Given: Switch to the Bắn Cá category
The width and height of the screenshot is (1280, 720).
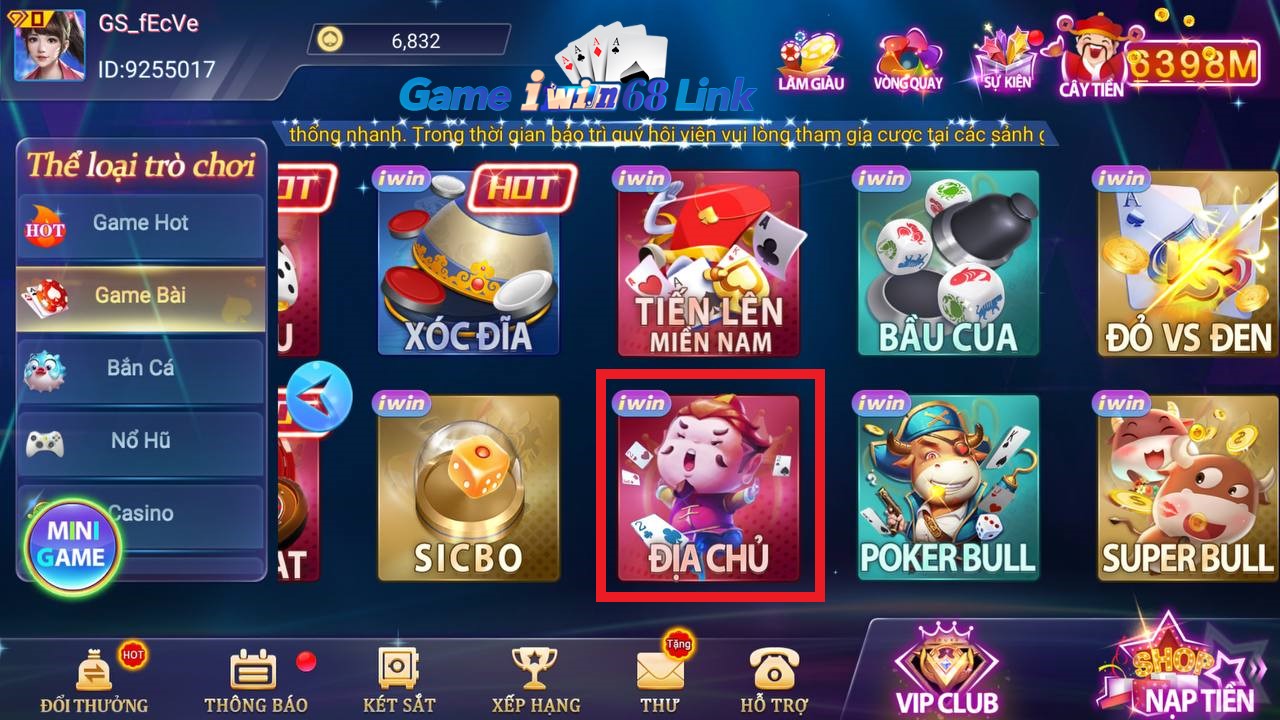Looking at the screenshot, I should pos(140,369).
